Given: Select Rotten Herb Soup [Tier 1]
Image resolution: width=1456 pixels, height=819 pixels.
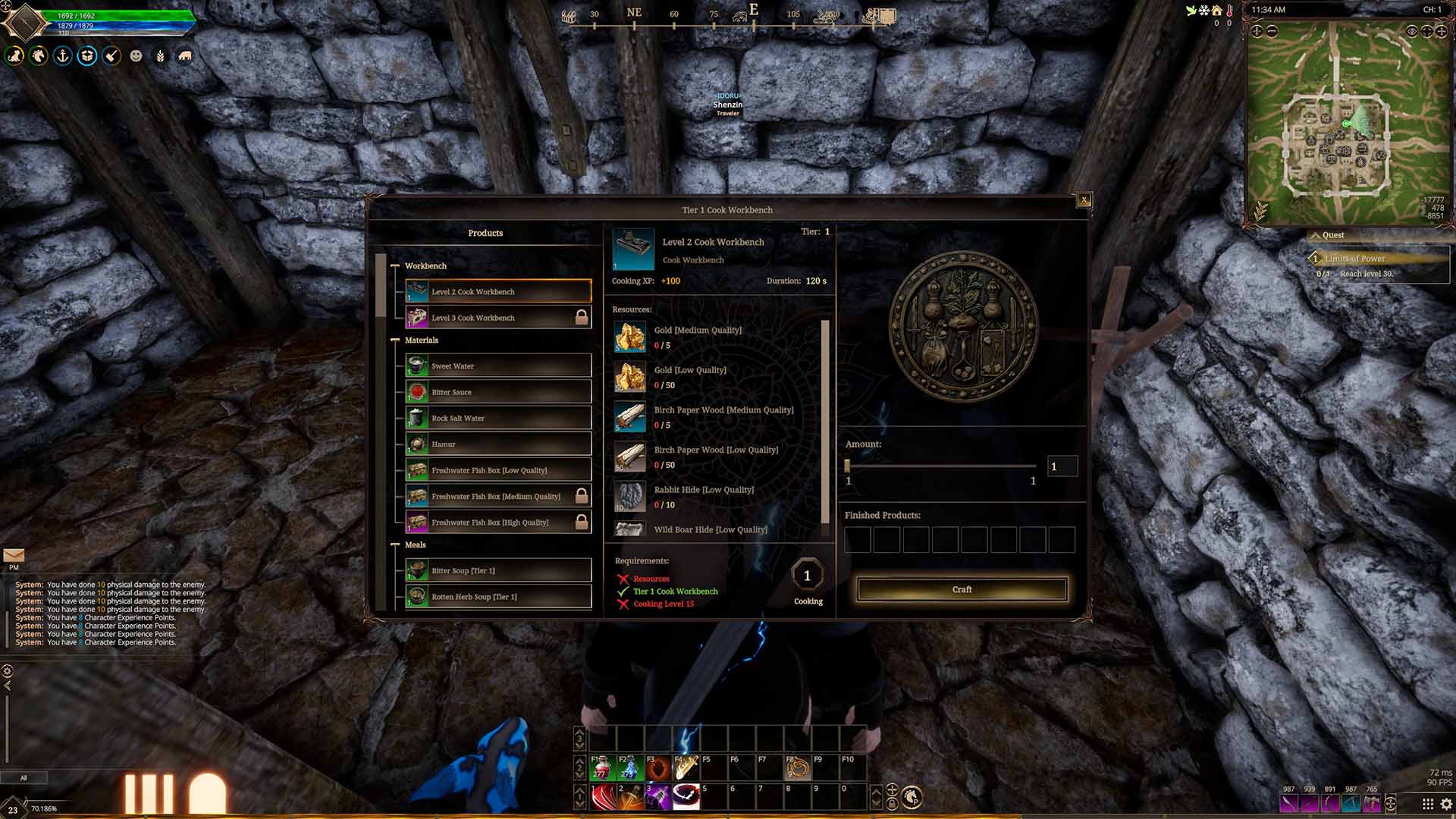Looking at the screenshot, I should pos(497,597).
